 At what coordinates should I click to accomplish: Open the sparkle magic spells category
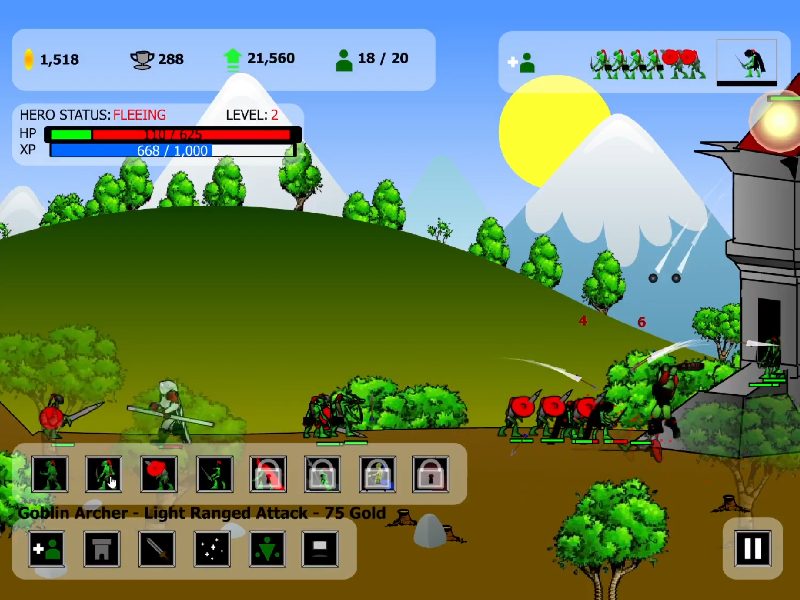[x=212, y=548]
